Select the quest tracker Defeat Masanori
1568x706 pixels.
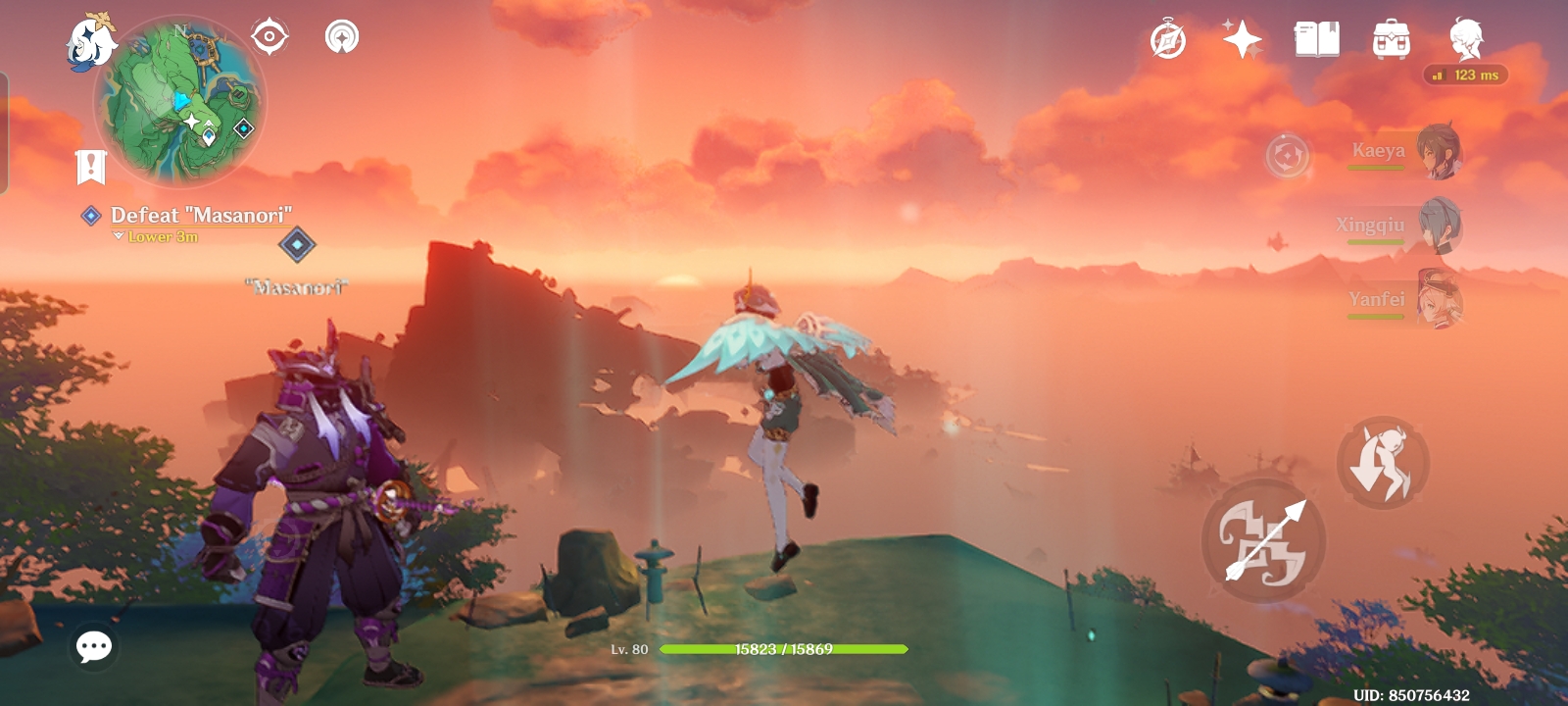pyautogui.click(x=203, y=214)
